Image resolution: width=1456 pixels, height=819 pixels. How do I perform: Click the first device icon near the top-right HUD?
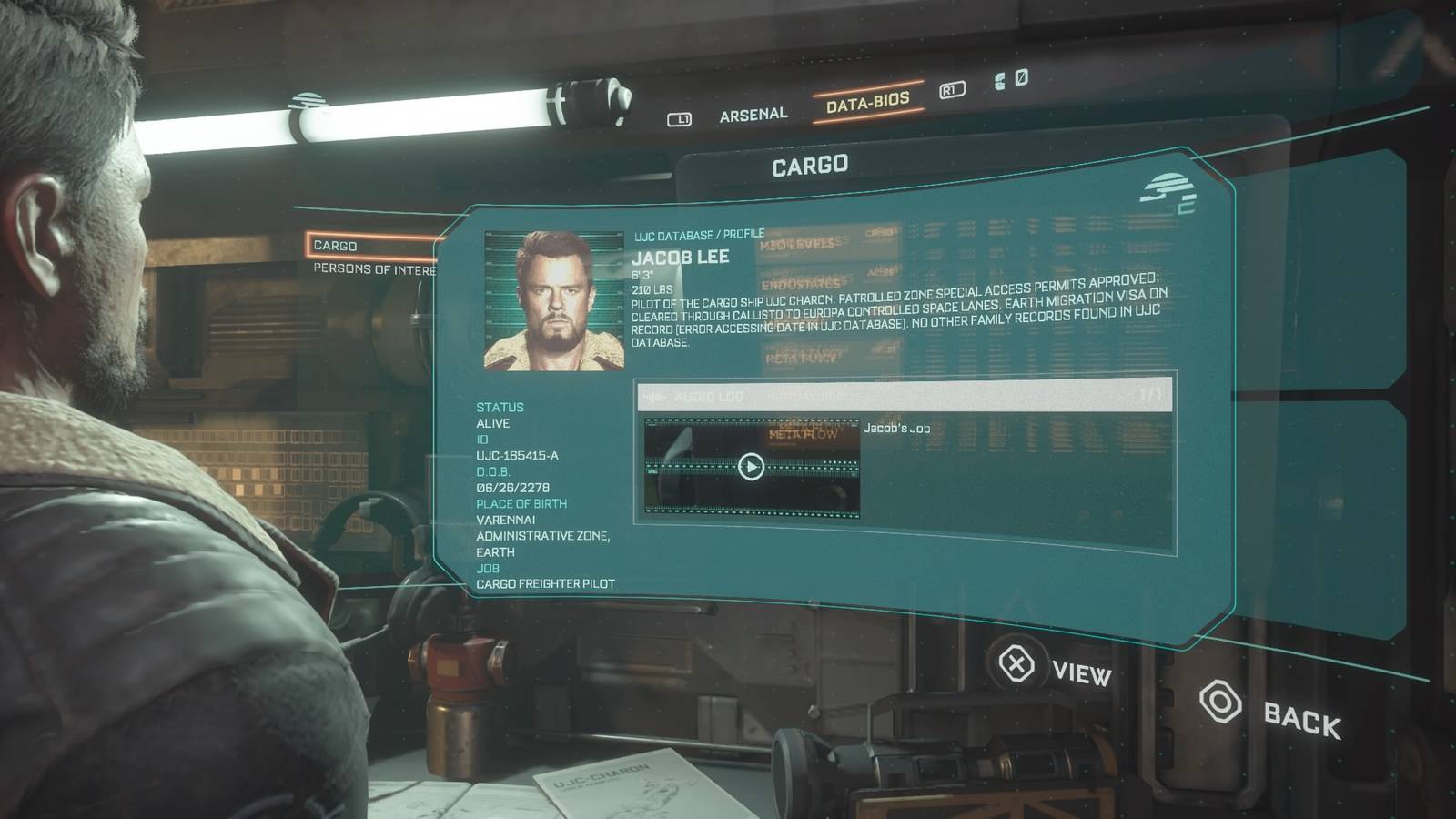[x=999, y=82]
